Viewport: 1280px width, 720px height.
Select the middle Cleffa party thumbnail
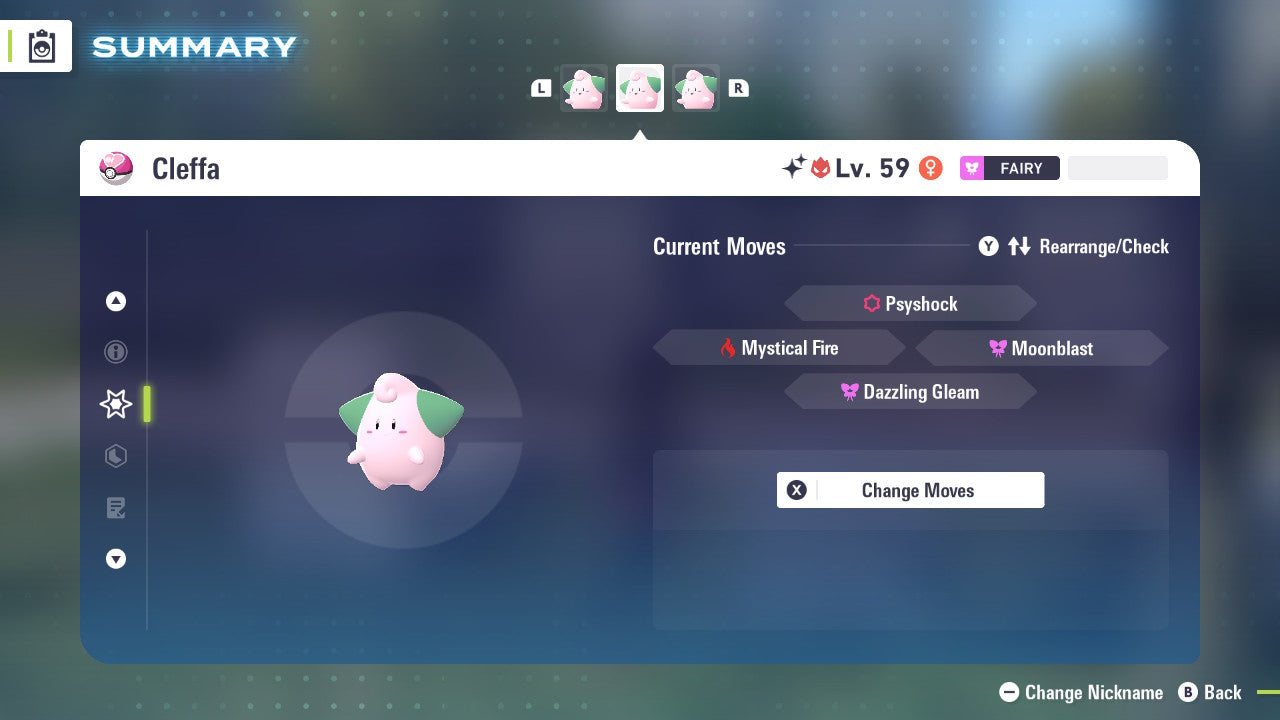(639, 87)
